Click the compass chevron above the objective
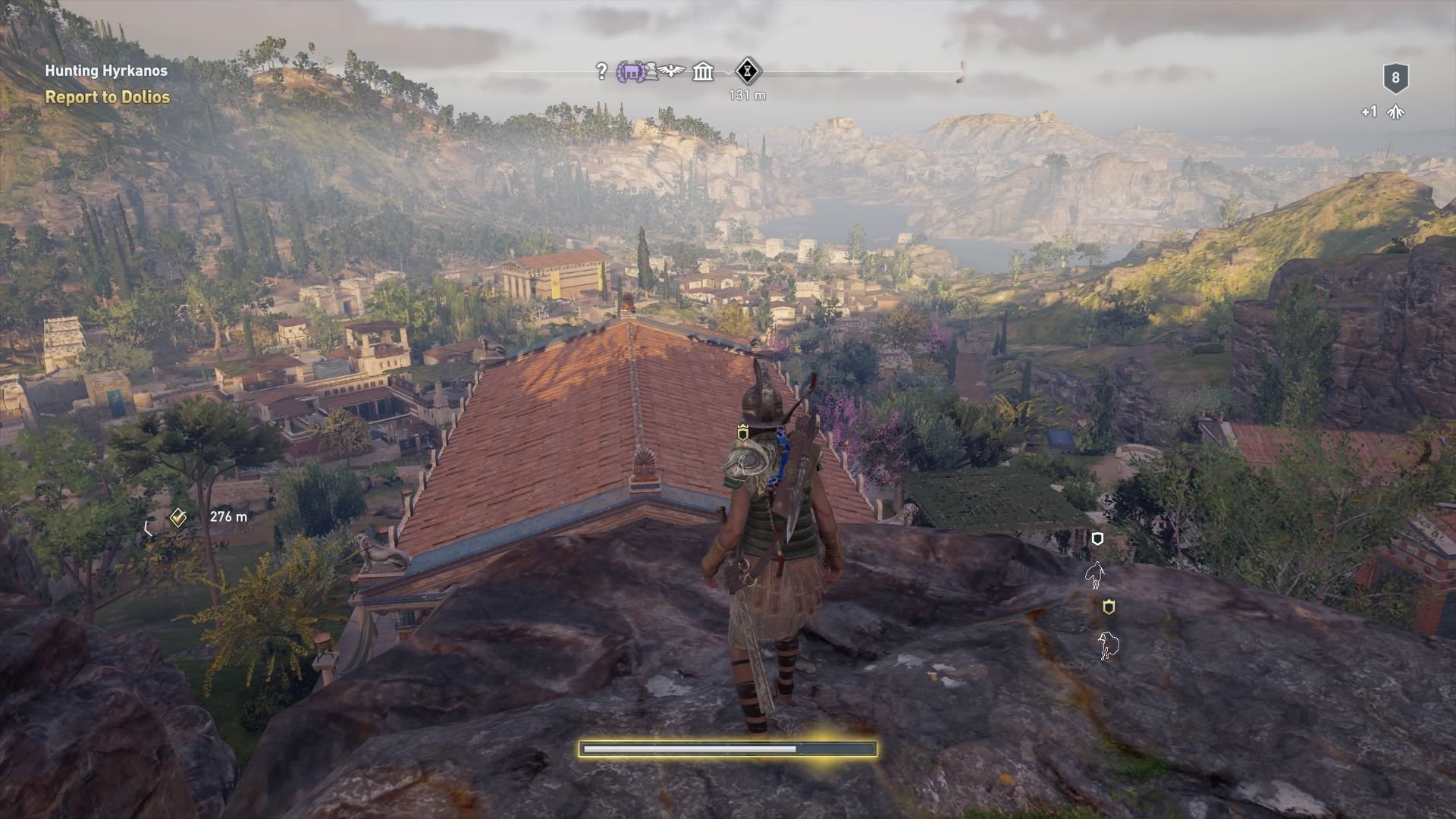 pyautogui.click(x=726, y=72)
